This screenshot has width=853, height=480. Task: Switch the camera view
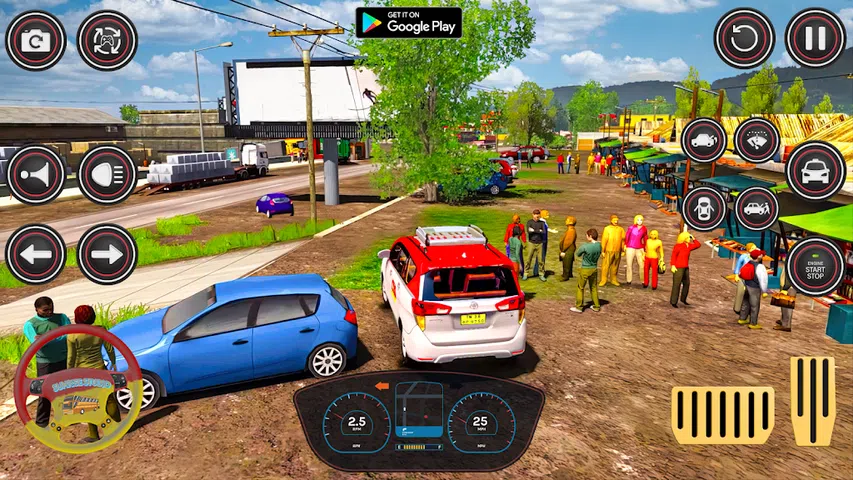36,41
